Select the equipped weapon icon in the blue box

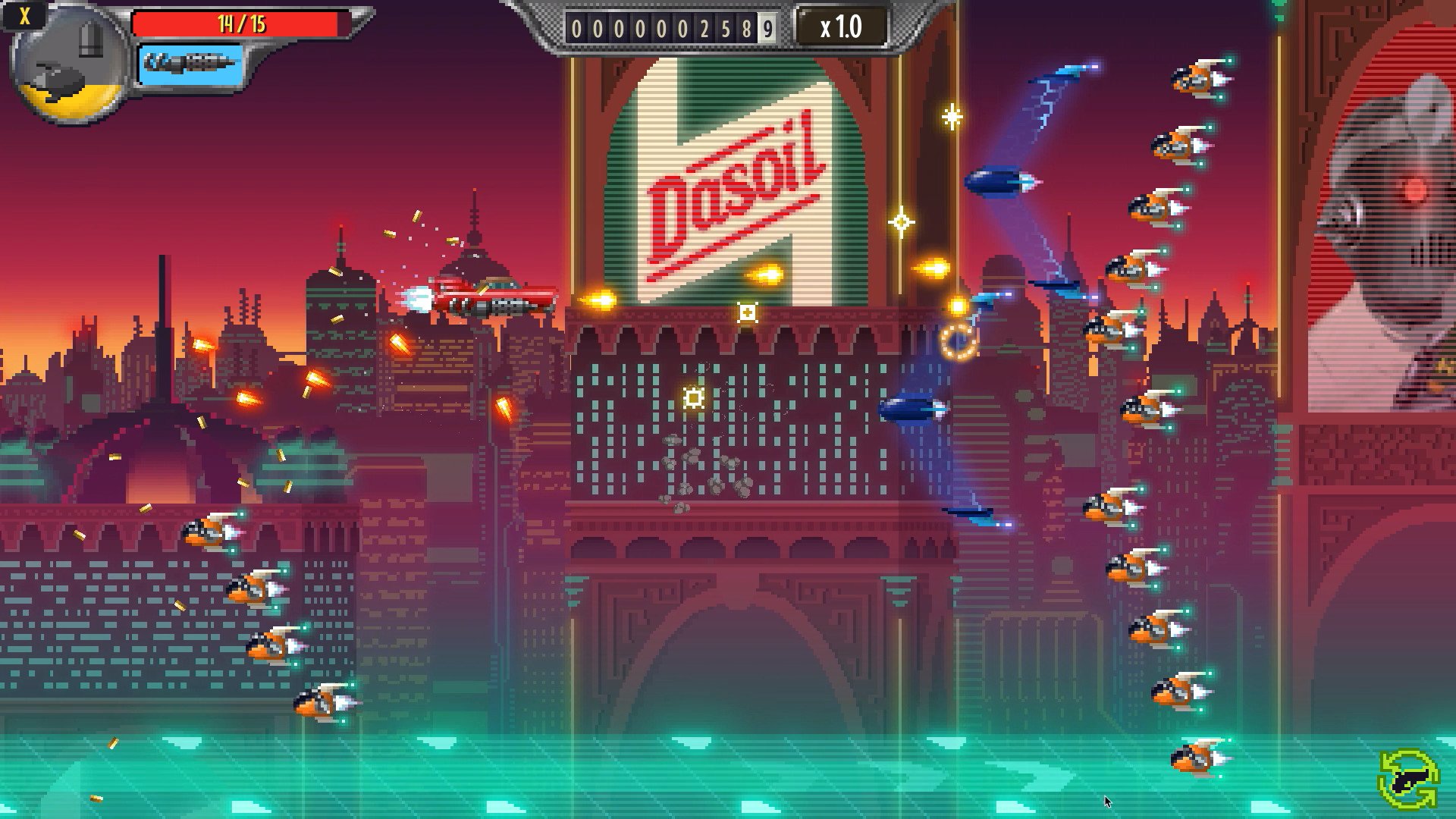pos(190,64)
